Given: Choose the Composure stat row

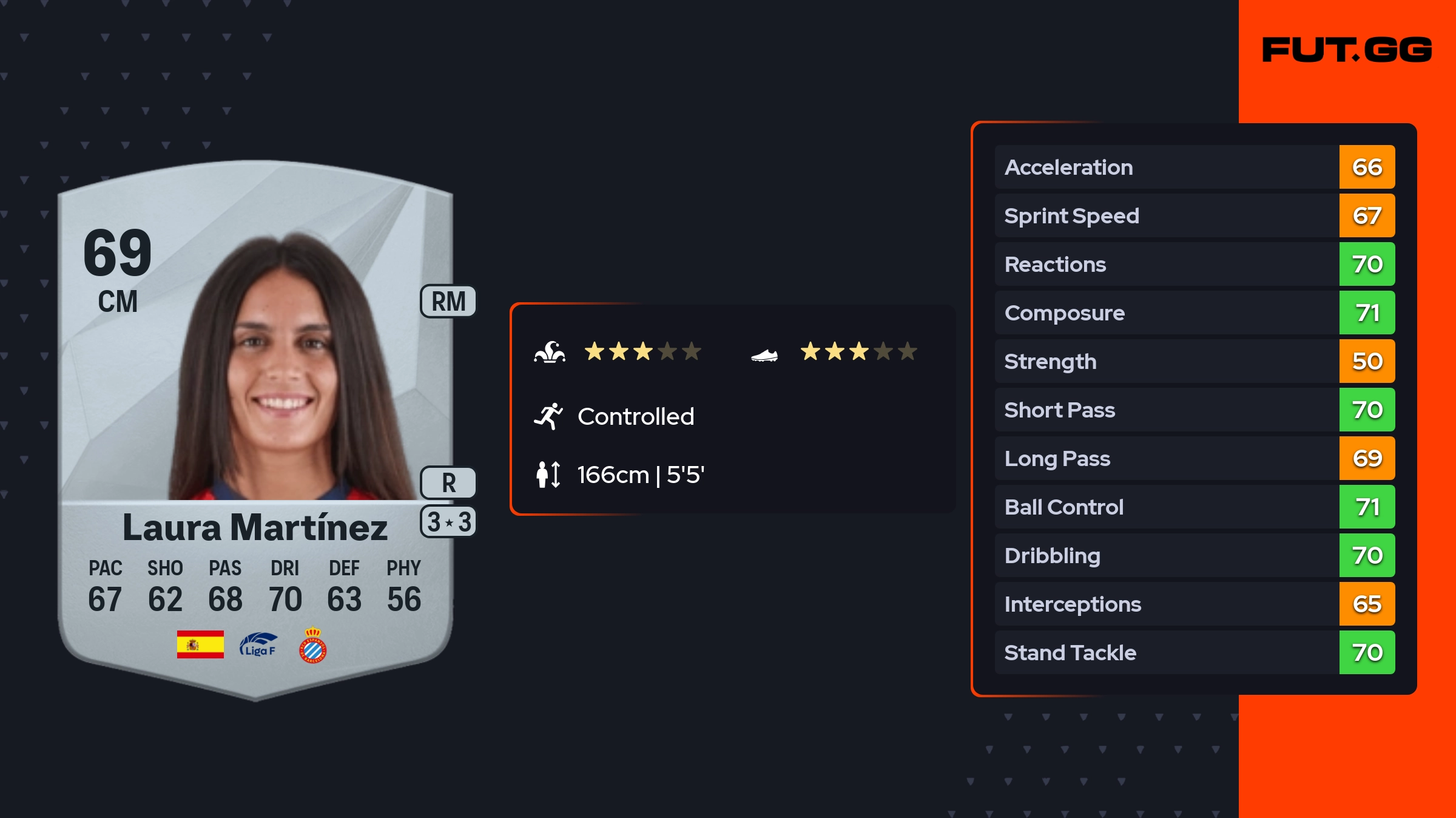Looking at the screenshot, I should tap(1194, 313).
